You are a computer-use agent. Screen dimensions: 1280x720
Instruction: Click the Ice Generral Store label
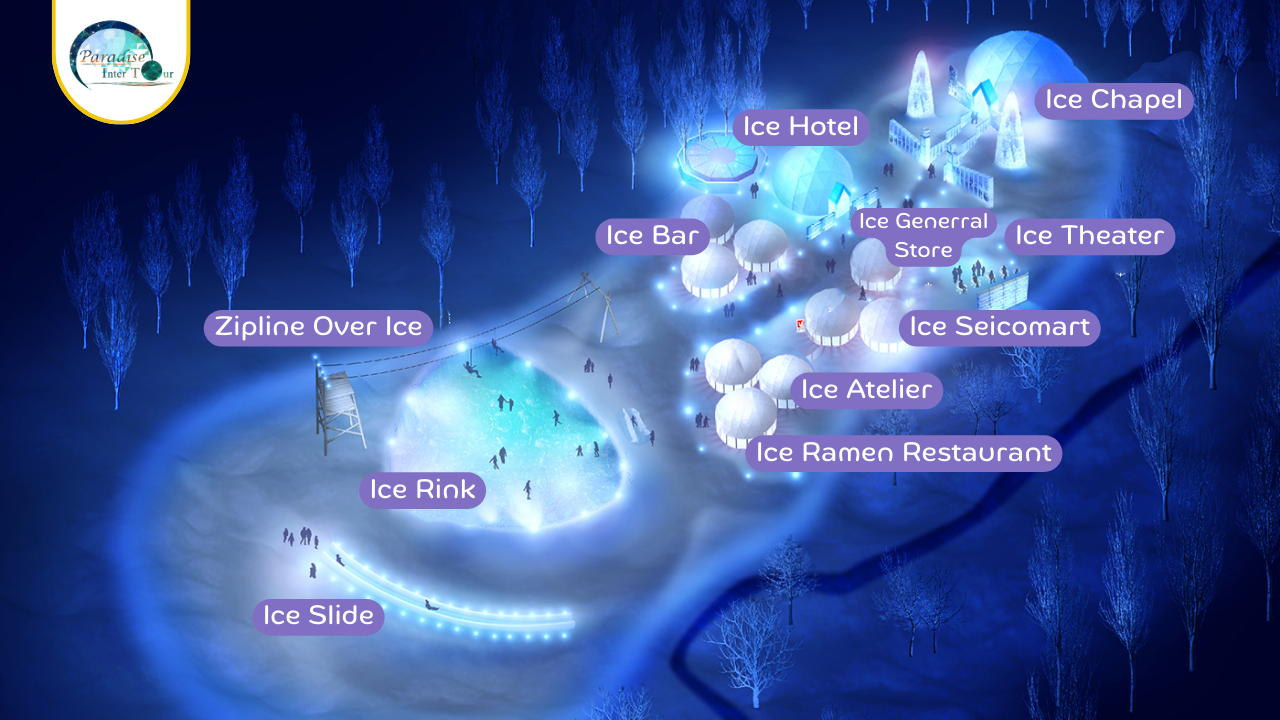923,235
